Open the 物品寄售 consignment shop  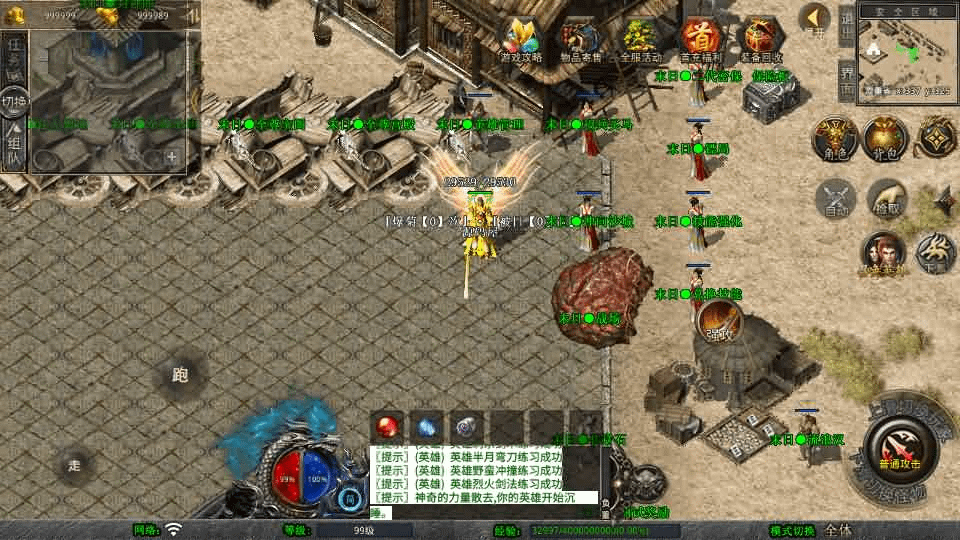click(580, 40)
